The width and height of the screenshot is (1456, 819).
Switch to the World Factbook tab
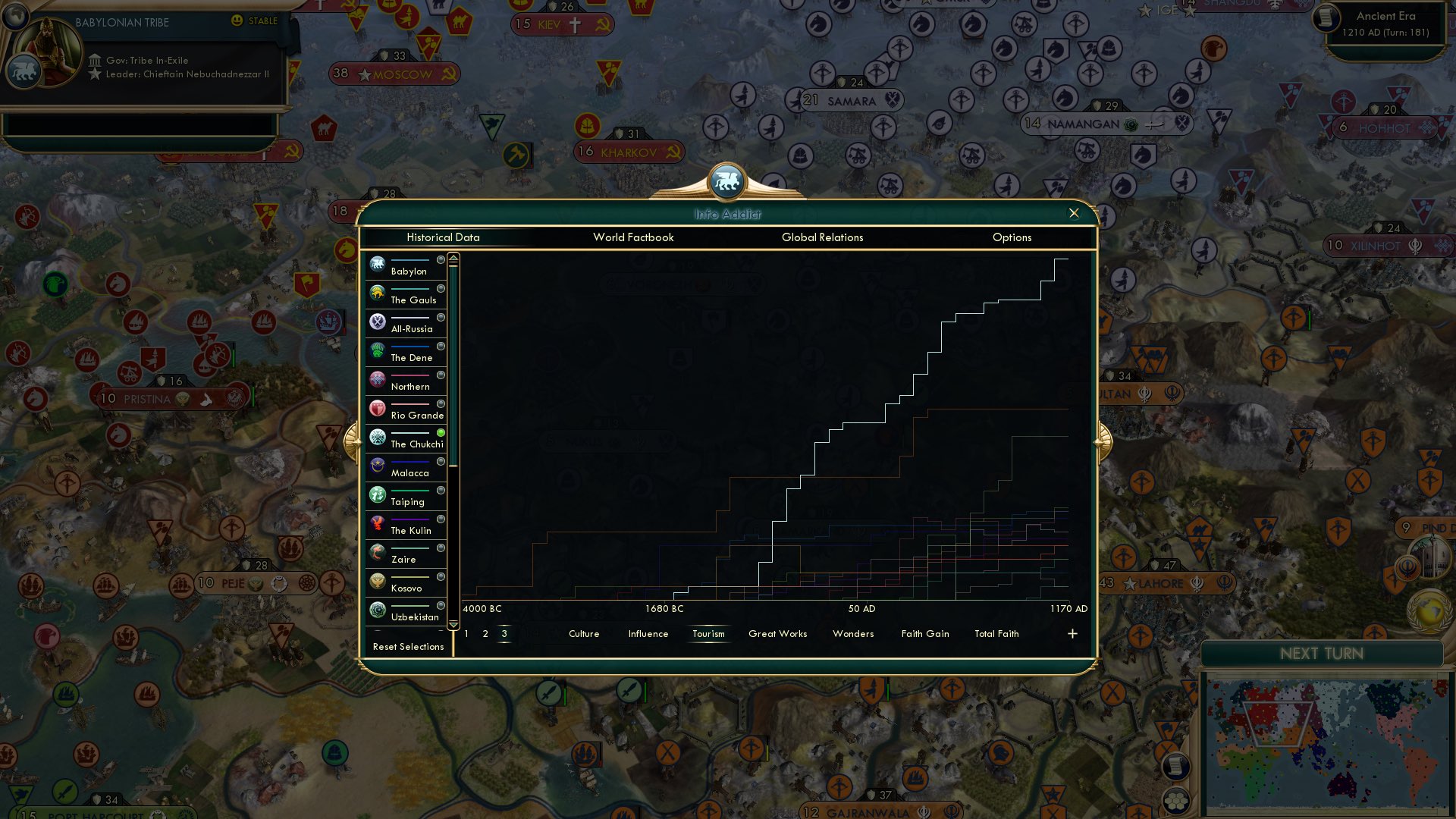pos(633,237)
